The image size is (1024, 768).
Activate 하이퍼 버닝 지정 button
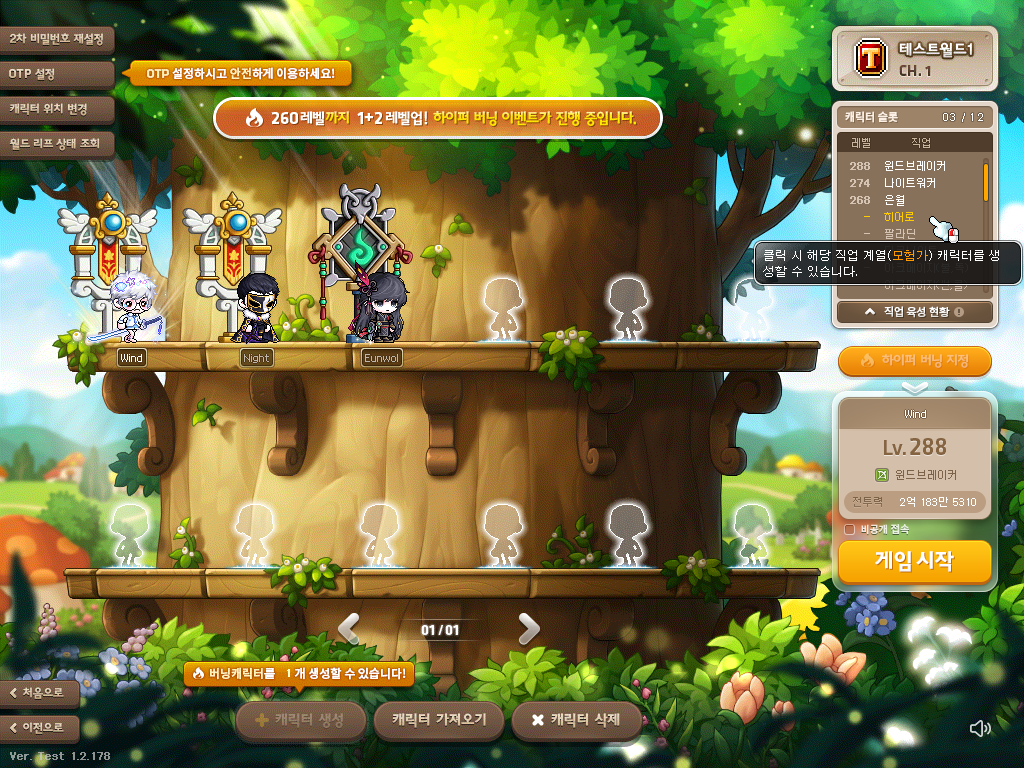tap(914, 360)
